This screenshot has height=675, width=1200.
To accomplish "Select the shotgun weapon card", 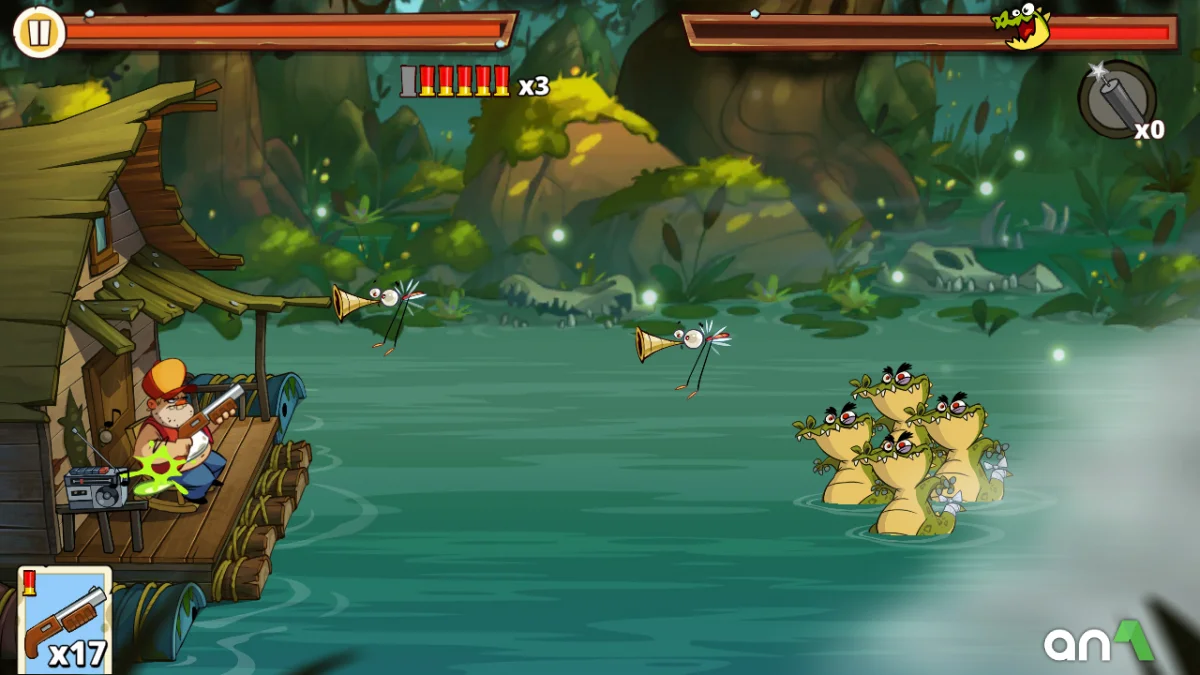I will click(x=65, y=620).
